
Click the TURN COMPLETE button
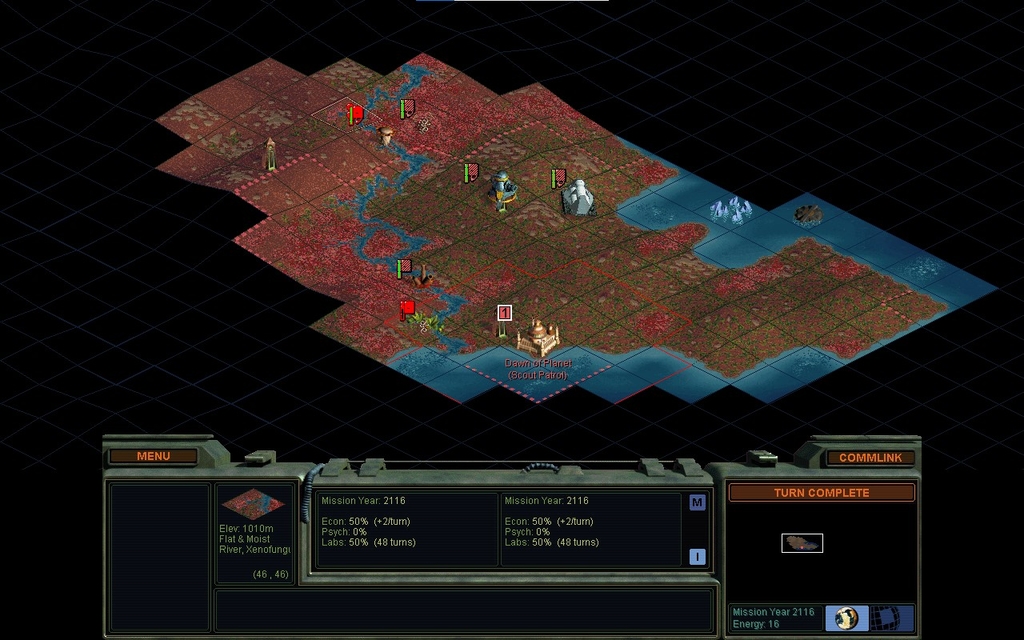[821, 493]
